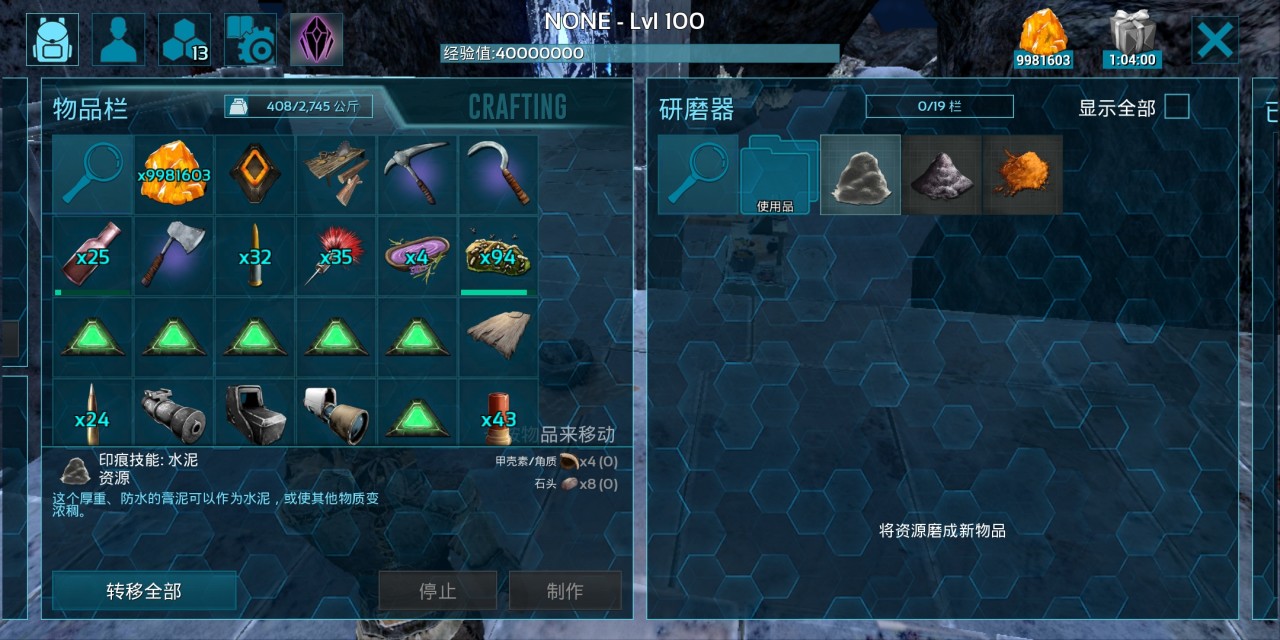Open the crafting settings gear tab
Image resolution: width=1280 pixels, height=640 pixels.
coord(250,40)
